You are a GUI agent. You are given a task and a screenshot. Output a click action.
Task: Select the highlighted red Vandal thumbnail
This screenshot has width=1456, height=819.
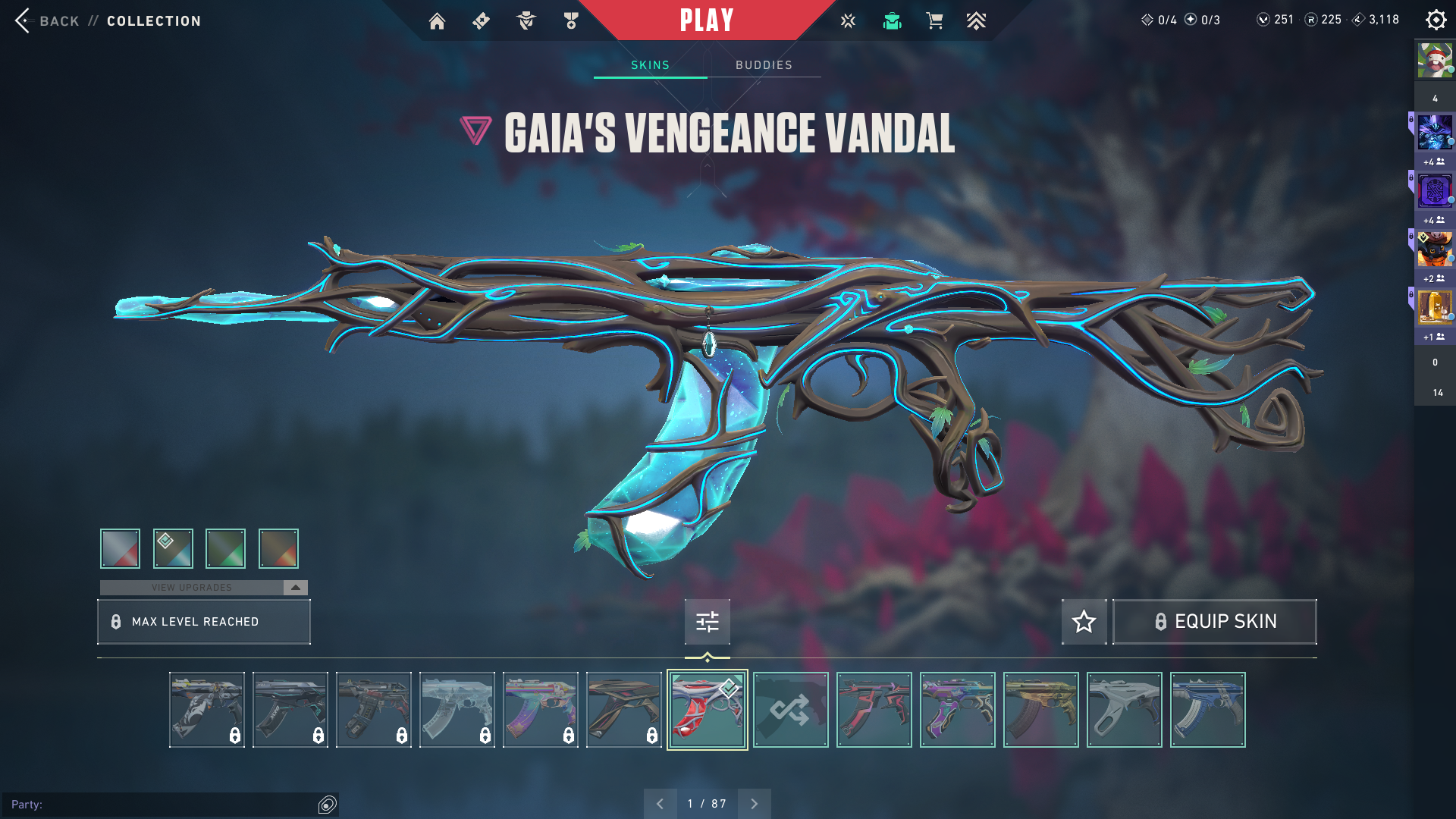(707, 710)
